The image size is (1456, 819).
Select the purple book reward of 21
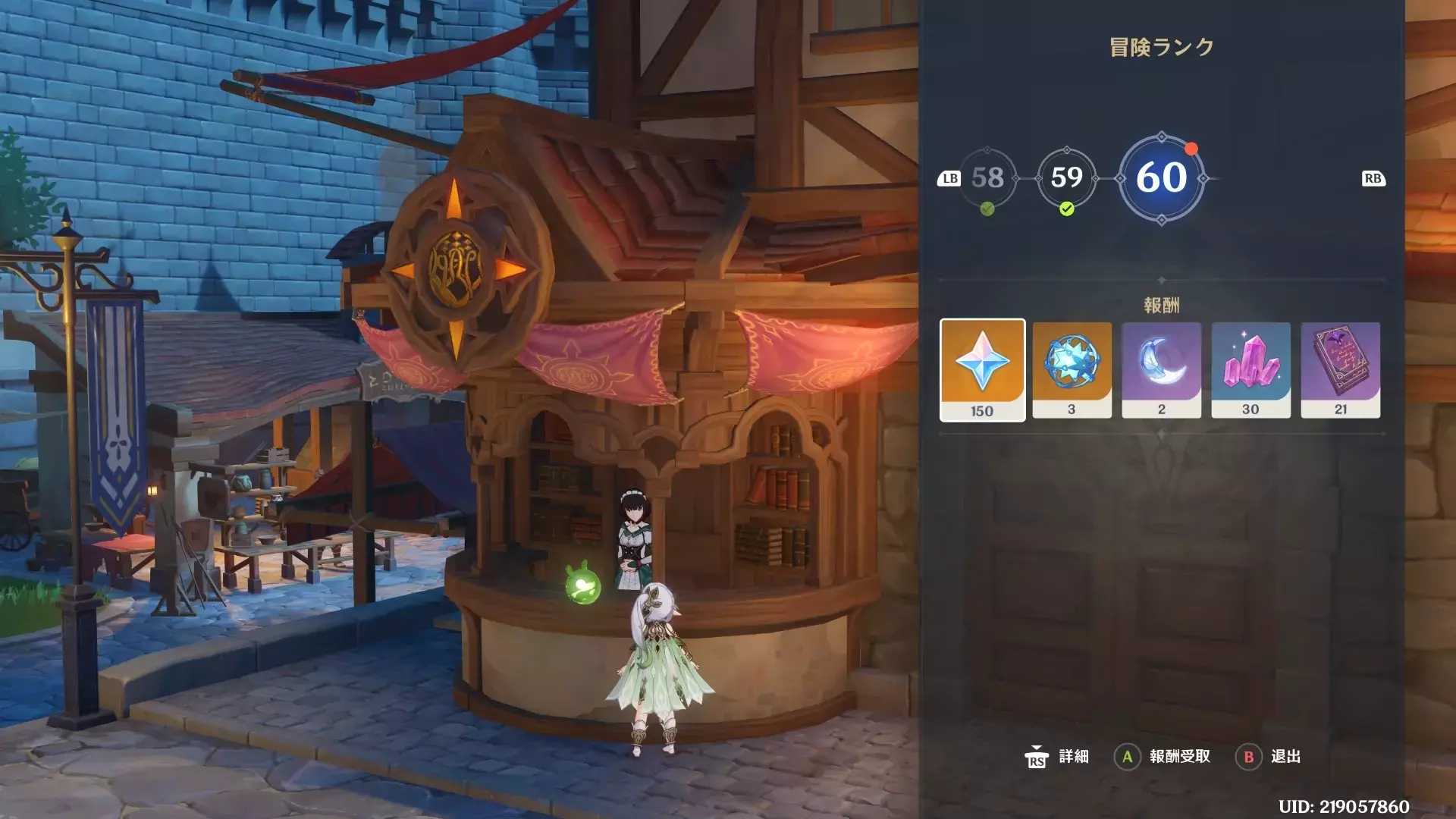[x=1340, y=369]
